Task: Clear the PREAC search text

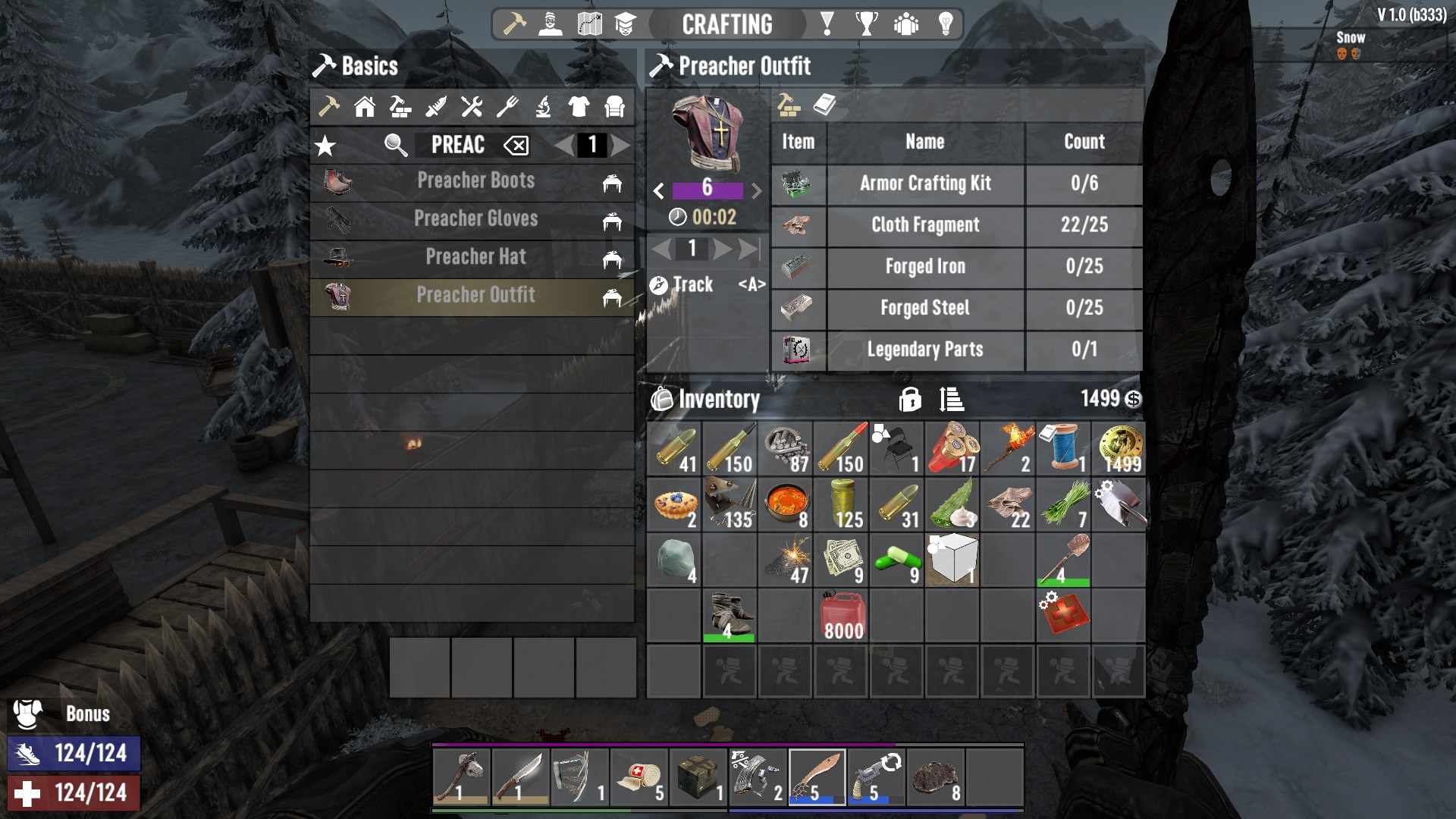Action: (x=516, y=146)
